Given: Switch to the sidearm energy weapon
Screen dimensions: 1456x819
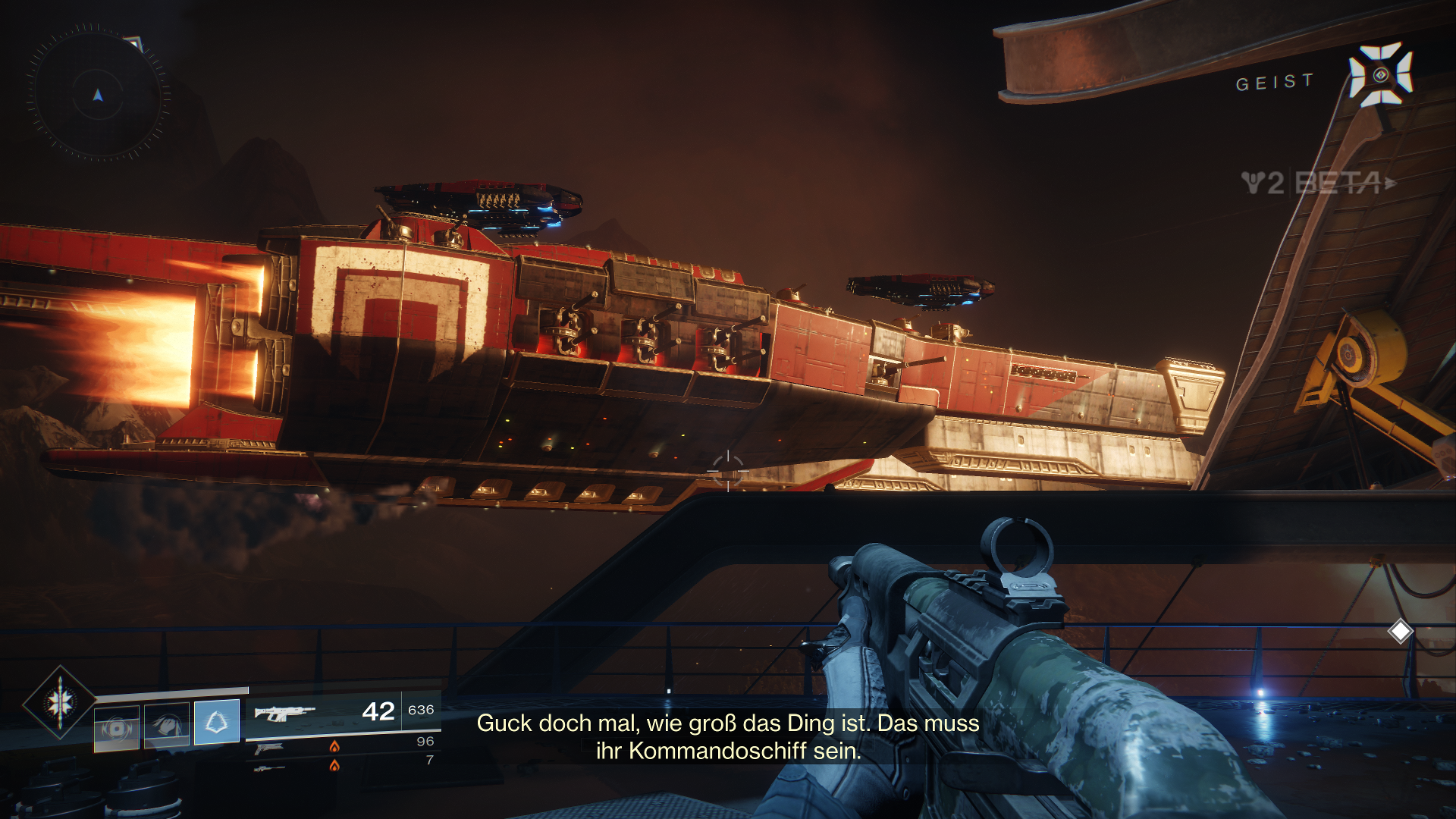Looking at the screenshot, I should coord(269,748).
